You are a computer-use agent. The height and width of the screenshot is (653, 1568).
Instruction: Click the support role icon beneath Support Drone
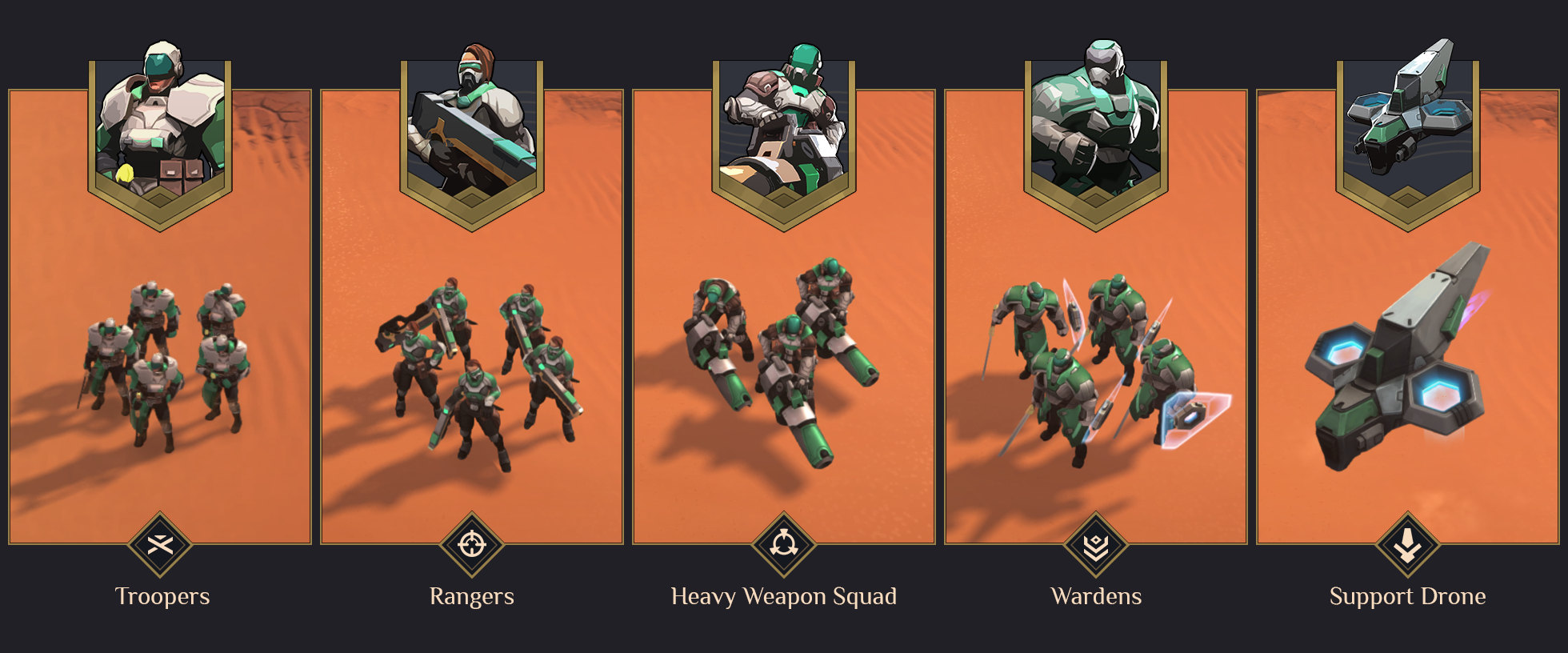[x=1406, y=546]
